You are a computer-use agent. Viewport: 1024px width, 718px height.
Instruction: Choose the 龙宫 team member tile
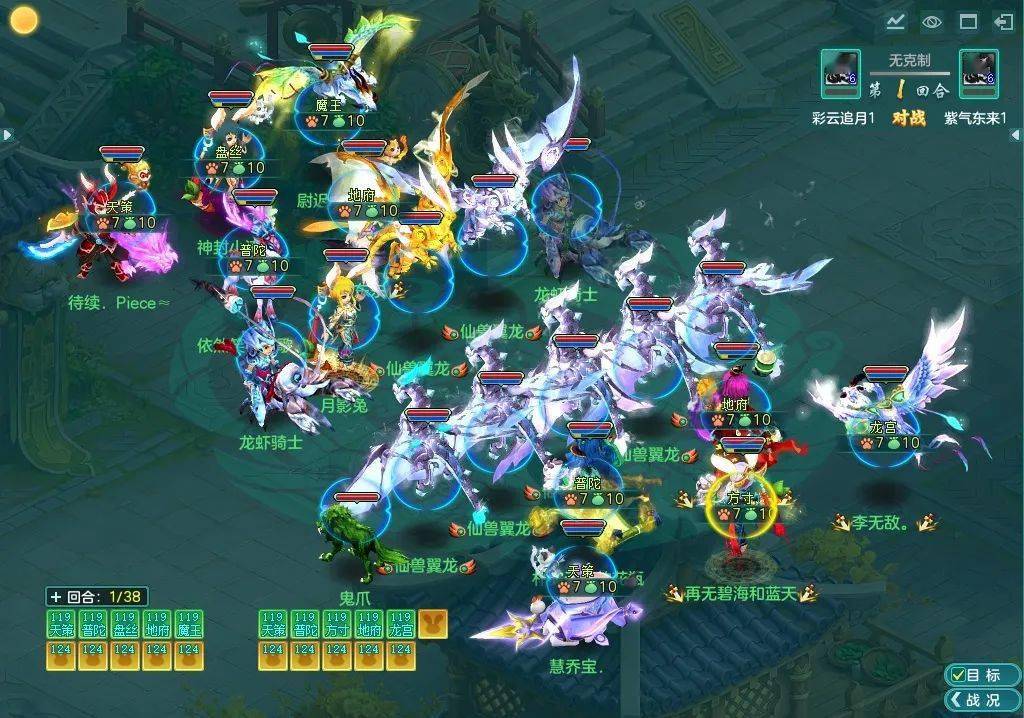coord(401,623)
